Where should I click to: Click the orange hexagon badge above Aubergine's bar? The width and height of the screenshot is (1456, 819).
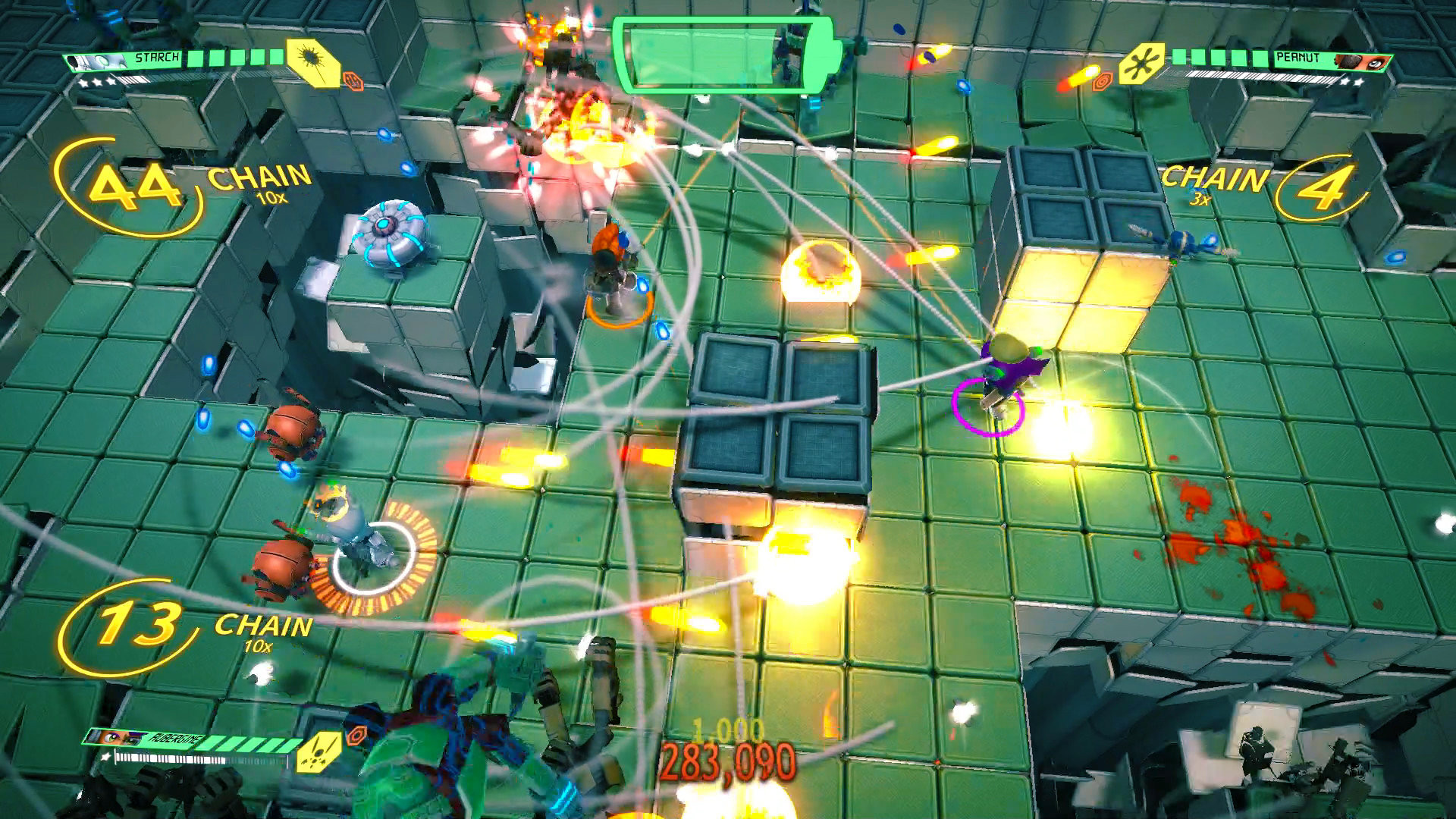[356, 737]
